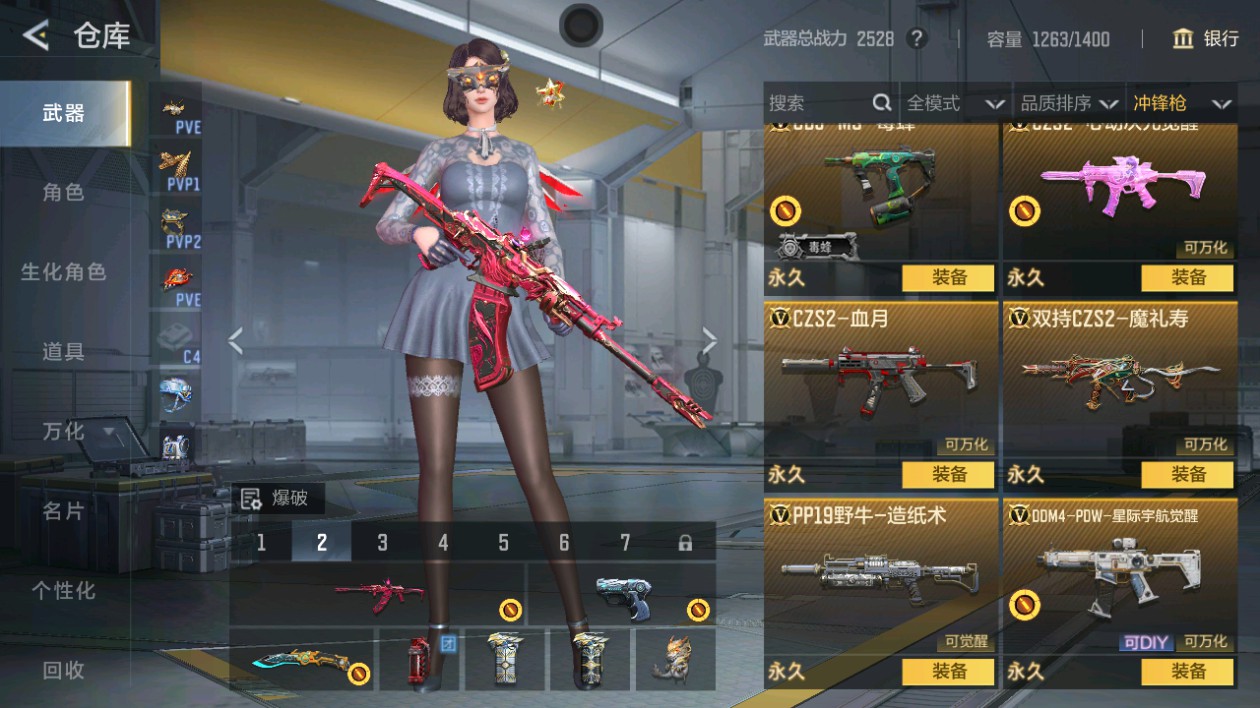Open the 全模式 mode dropdown

click(955, 103)
